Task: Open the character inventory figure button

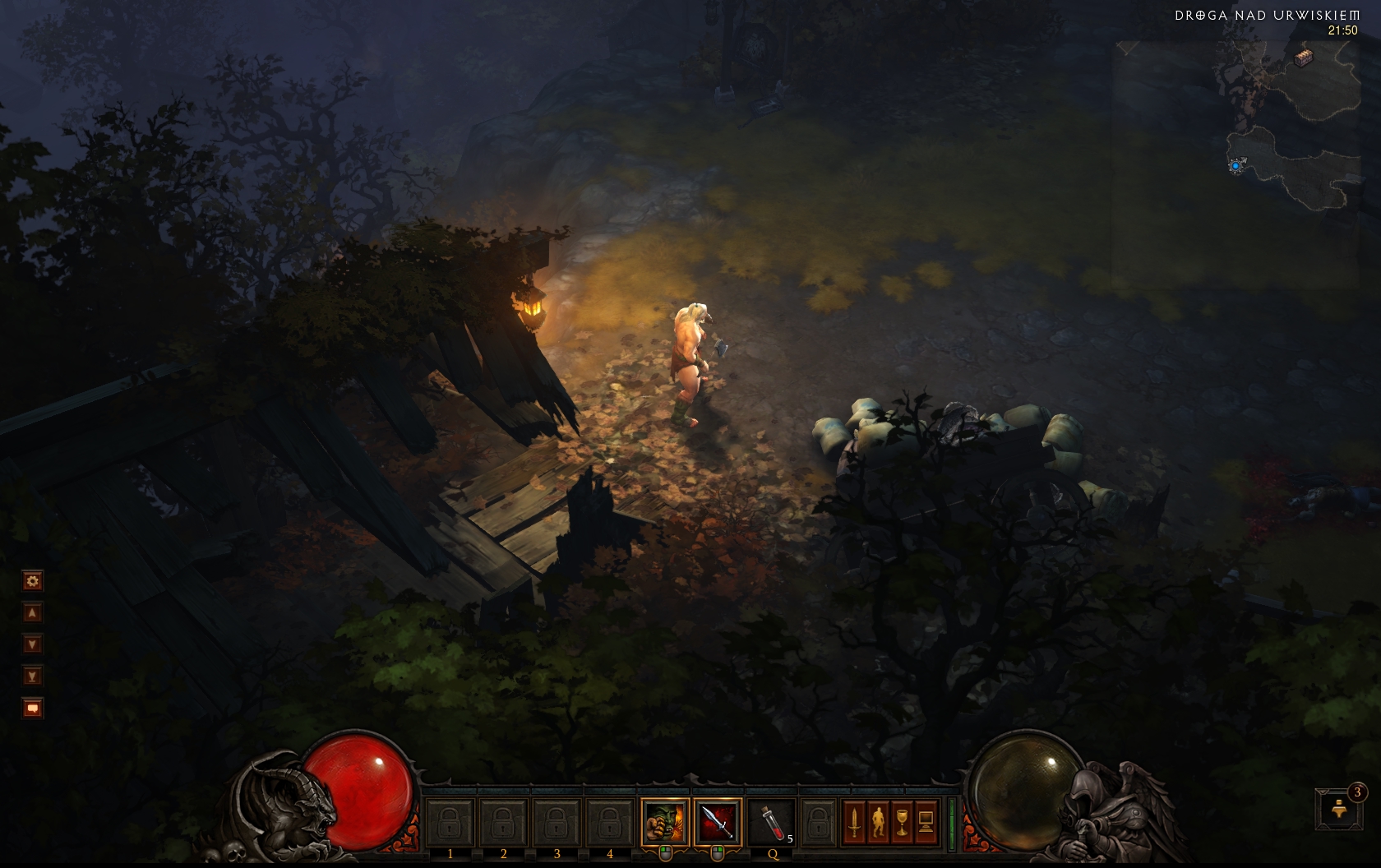Action: click(878, 821)
